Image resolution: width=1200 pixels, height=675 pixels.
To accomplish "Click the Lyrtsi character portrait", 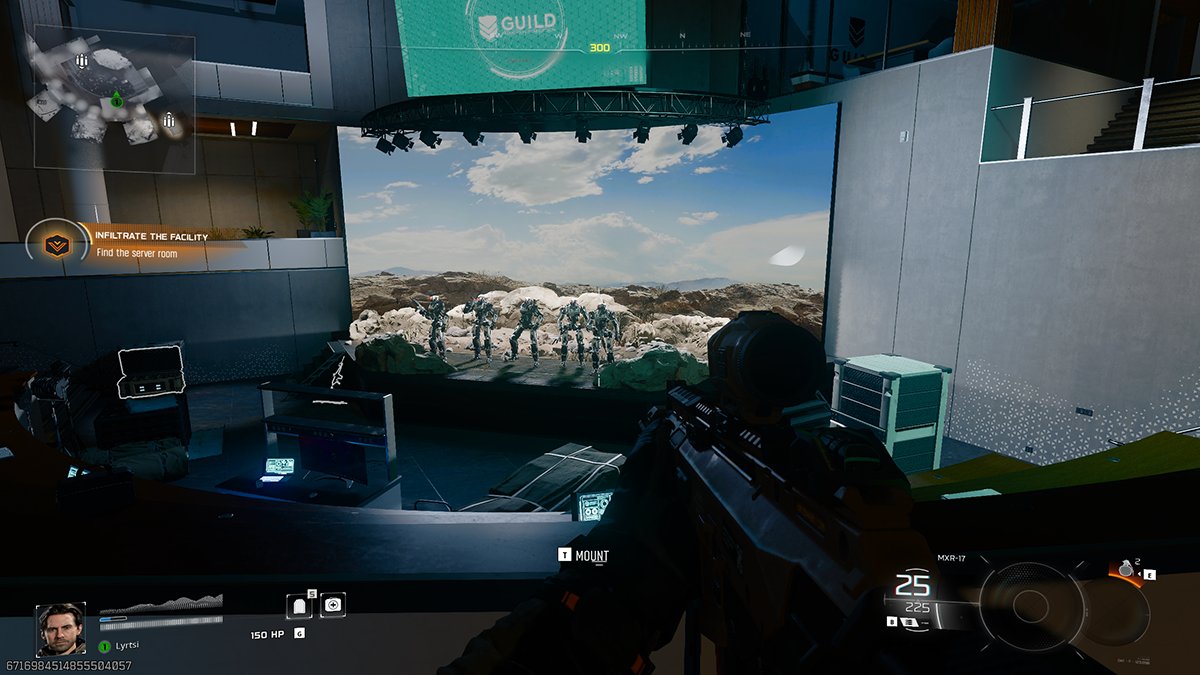I will pyautogui.click(x=60, y=629).
